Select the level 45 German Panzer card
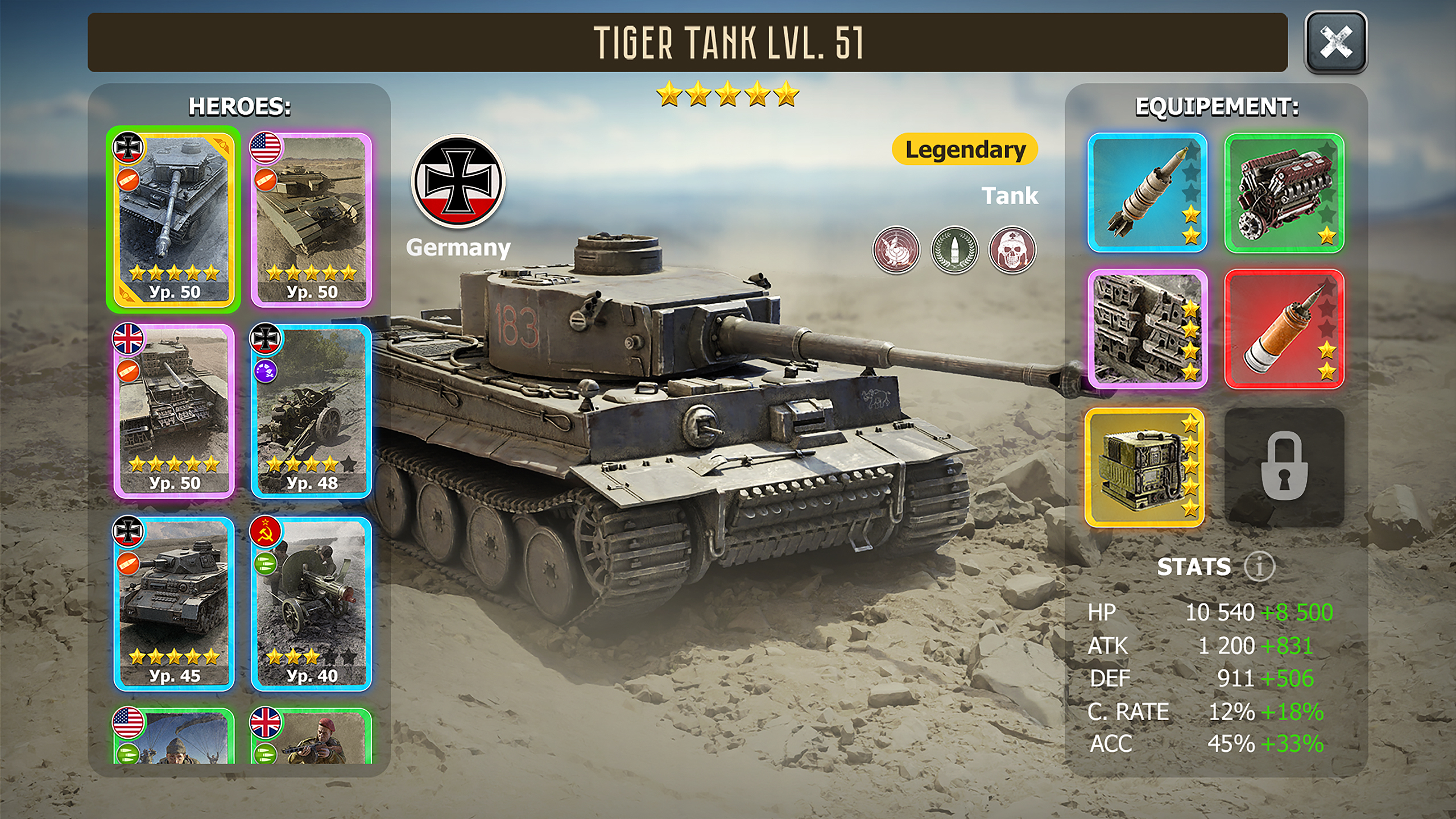The height and width of the screenshot is (819, 1456). 173,603
